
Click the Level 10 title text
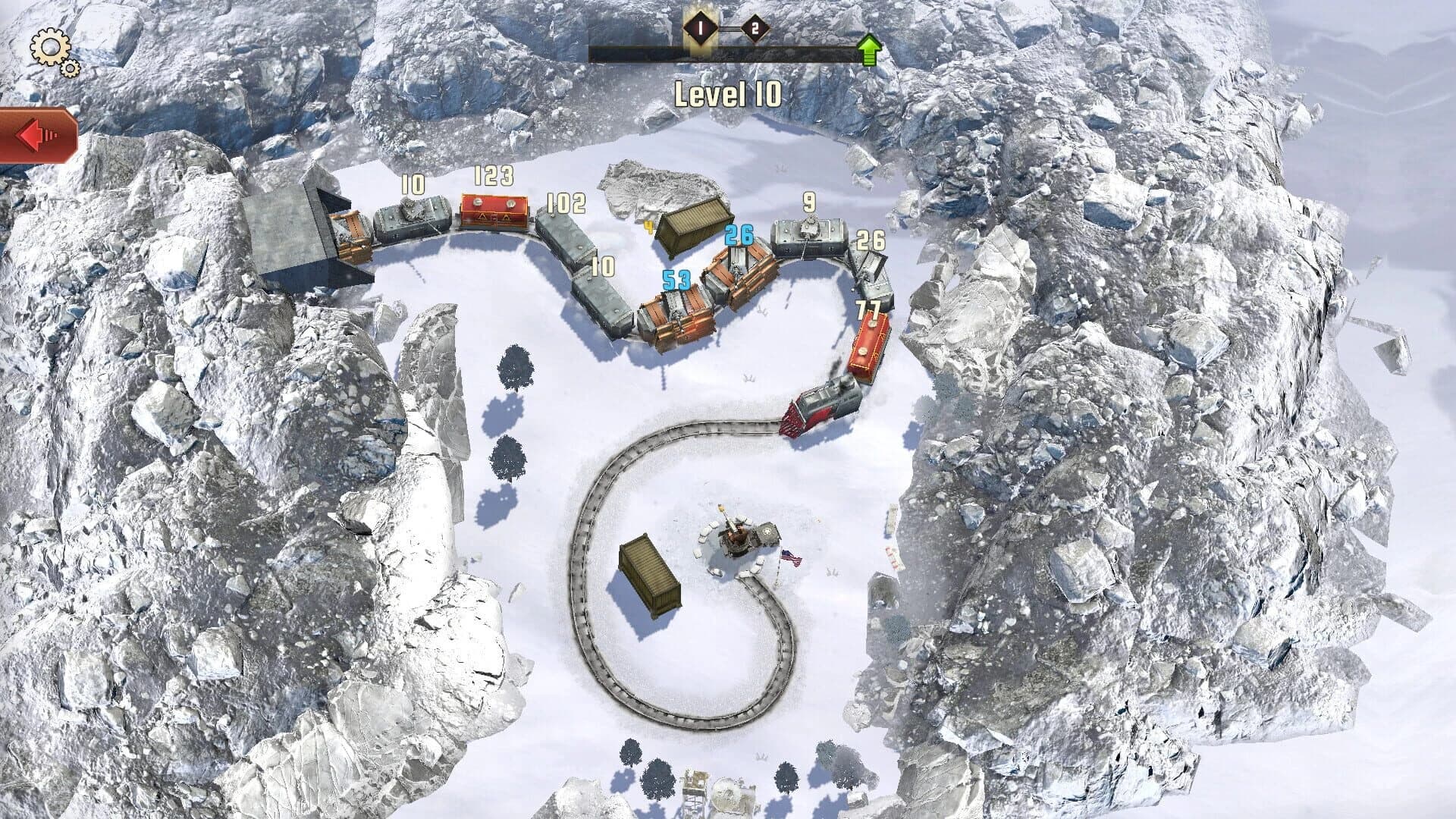click(x=726, y=93)
